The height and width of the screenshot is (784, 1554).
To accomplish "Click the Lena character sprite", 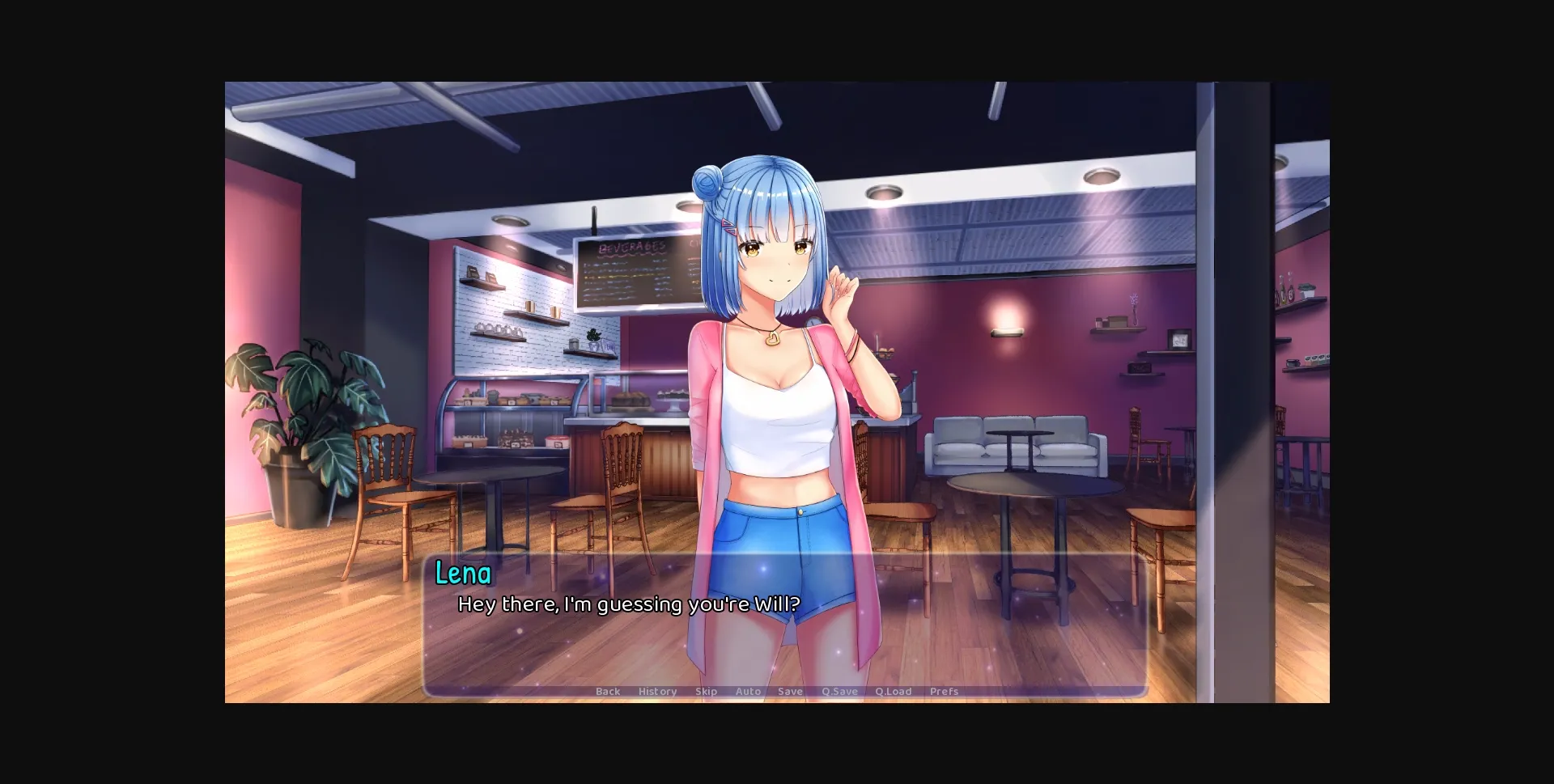I will (777, 364).
